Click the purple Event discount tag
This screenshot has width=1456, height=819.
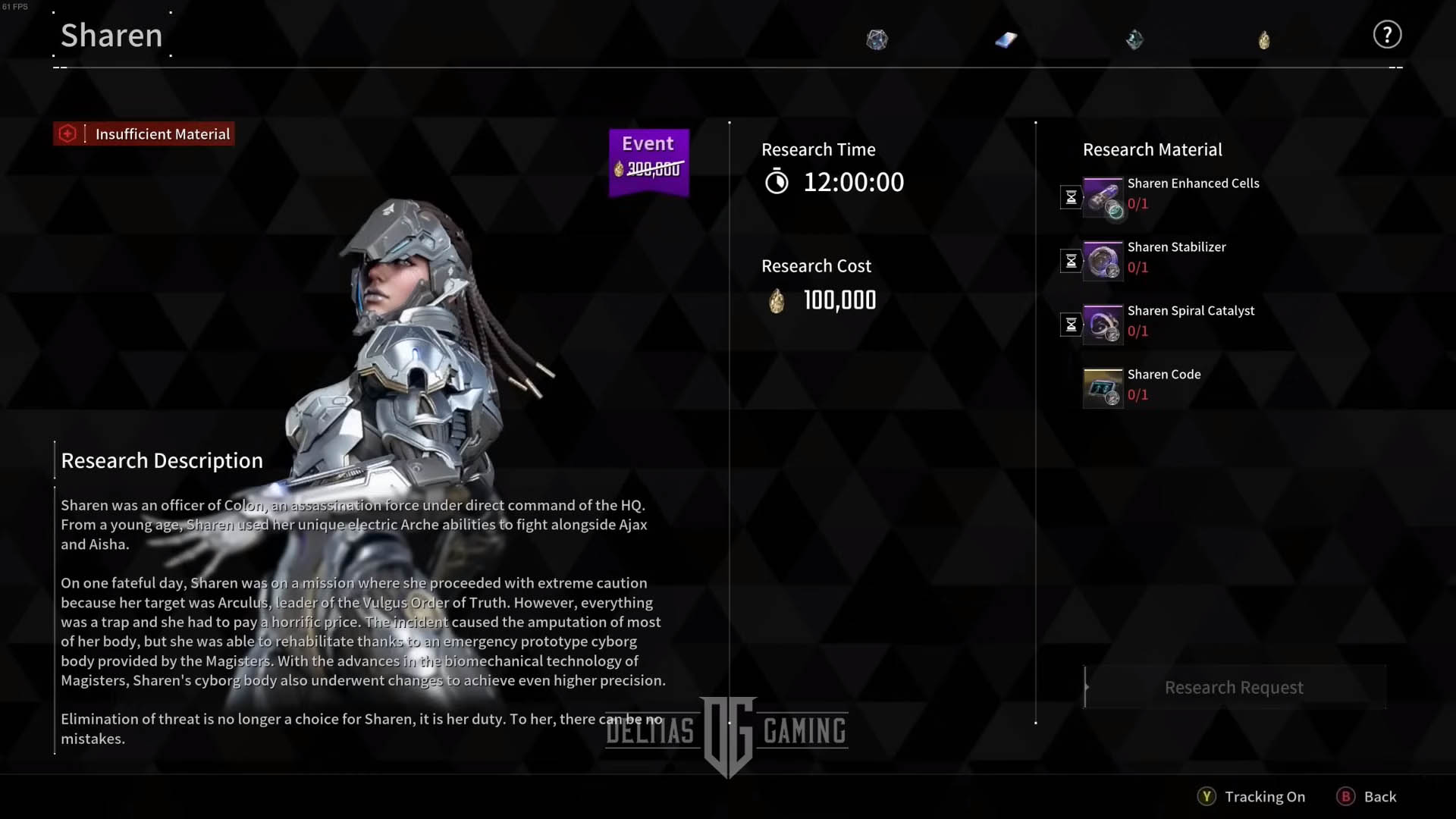649,162
